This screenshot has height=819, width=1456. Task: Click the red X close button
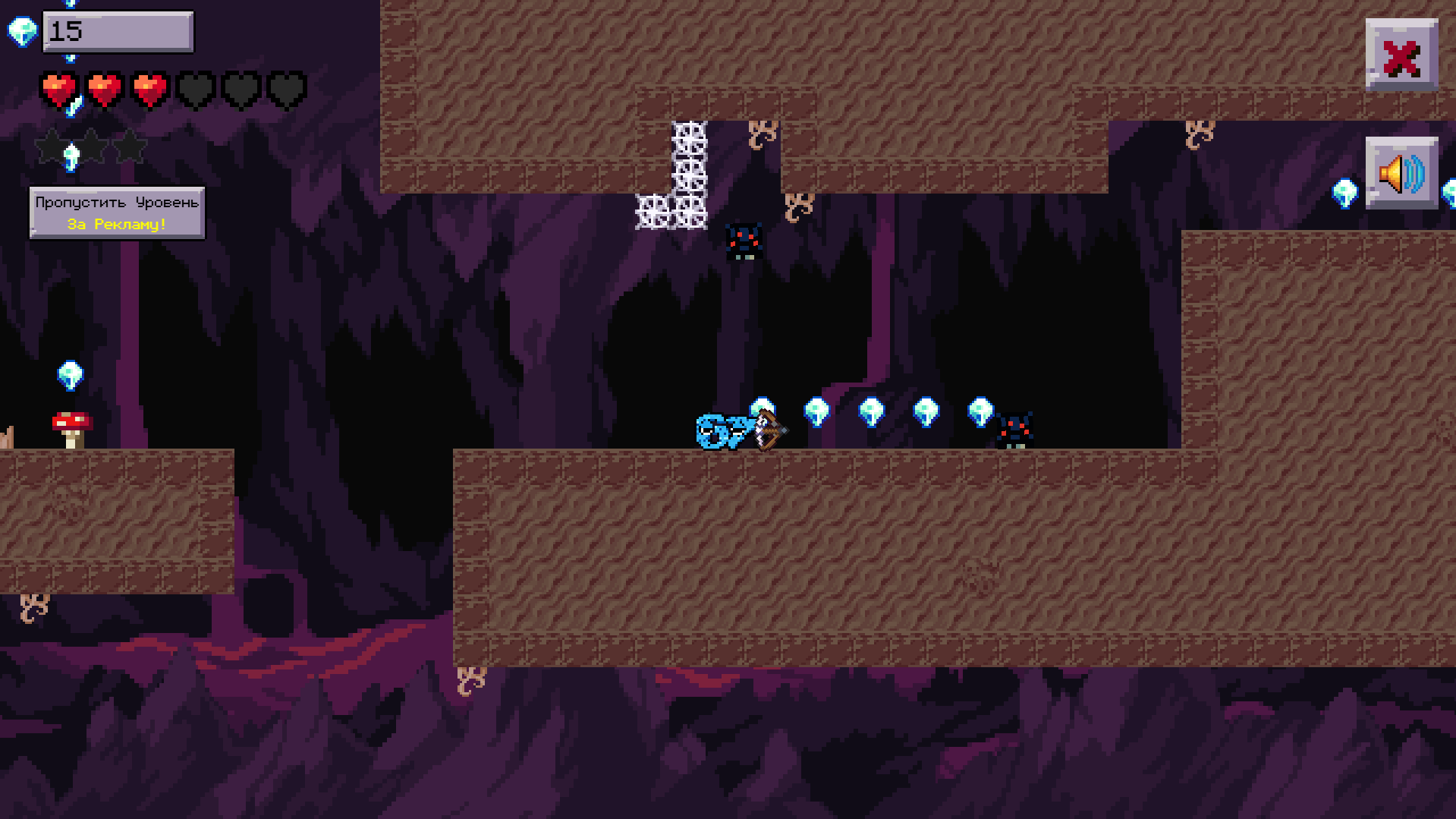(1401, 53)
